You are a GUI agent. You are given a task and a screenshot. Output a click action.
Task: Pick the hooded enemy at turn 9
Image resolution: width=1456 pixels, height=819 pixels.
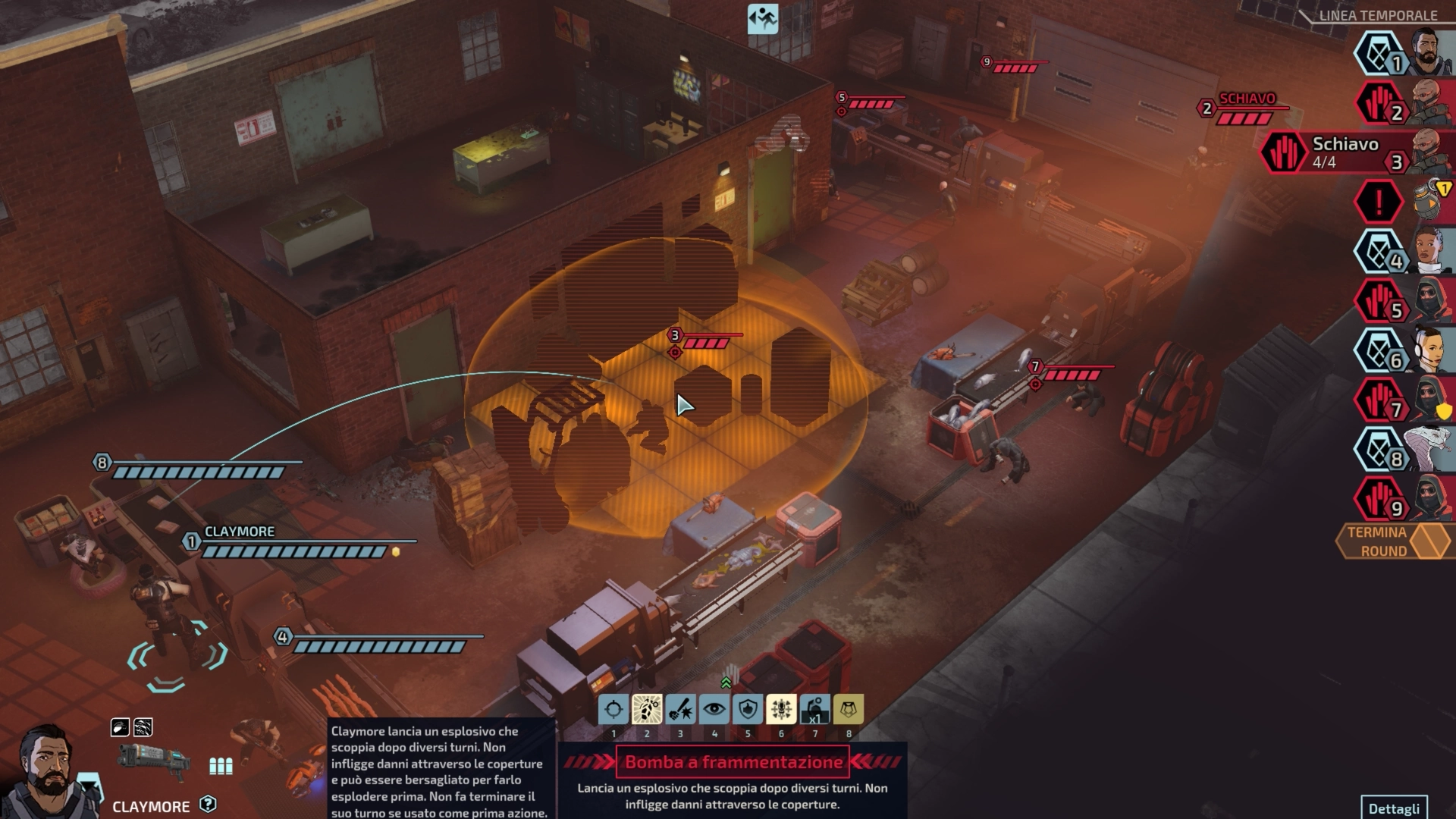(x=1404, y=499)
